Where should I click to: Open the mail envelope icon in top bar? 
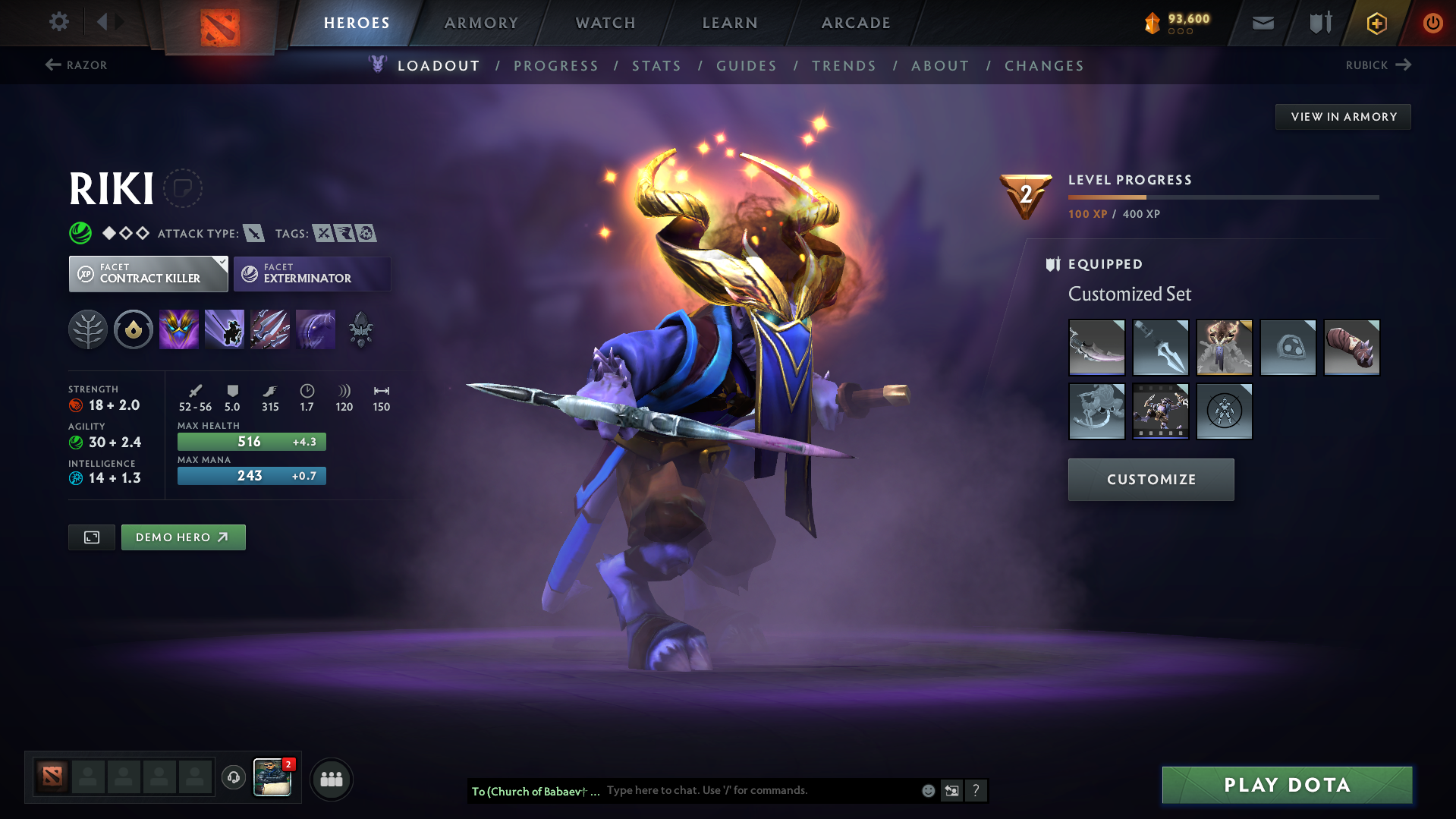point(1262,23)
